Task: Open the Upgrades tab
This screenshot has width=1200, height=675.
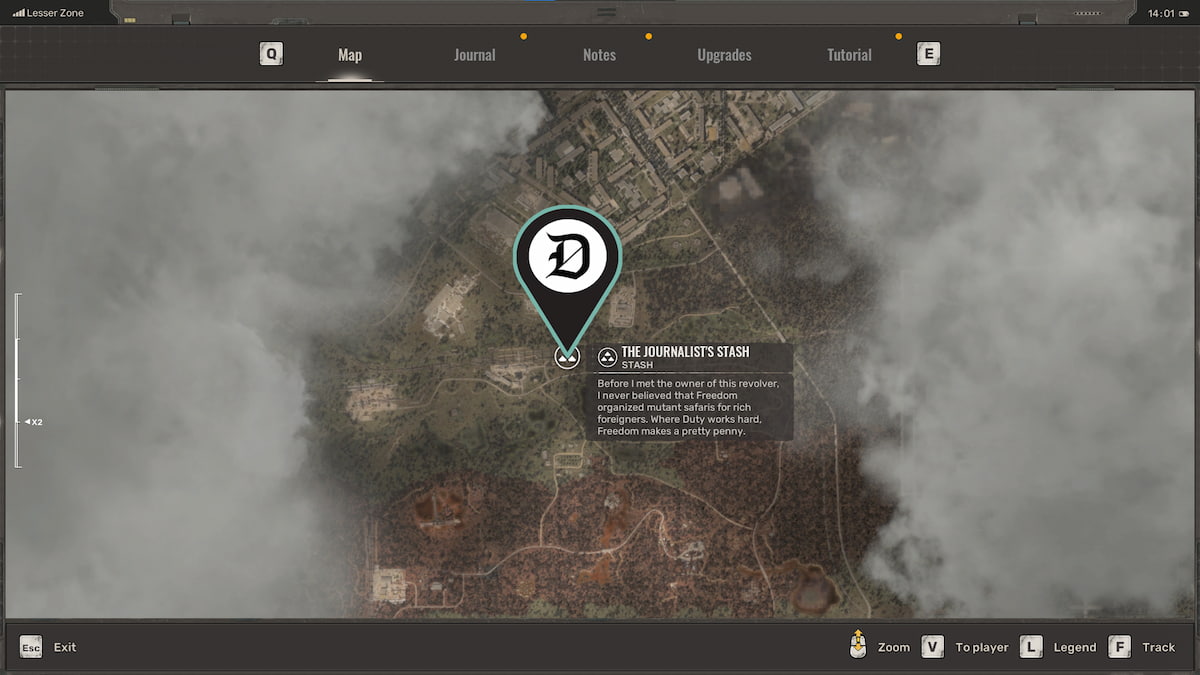Action: [724, 55]
